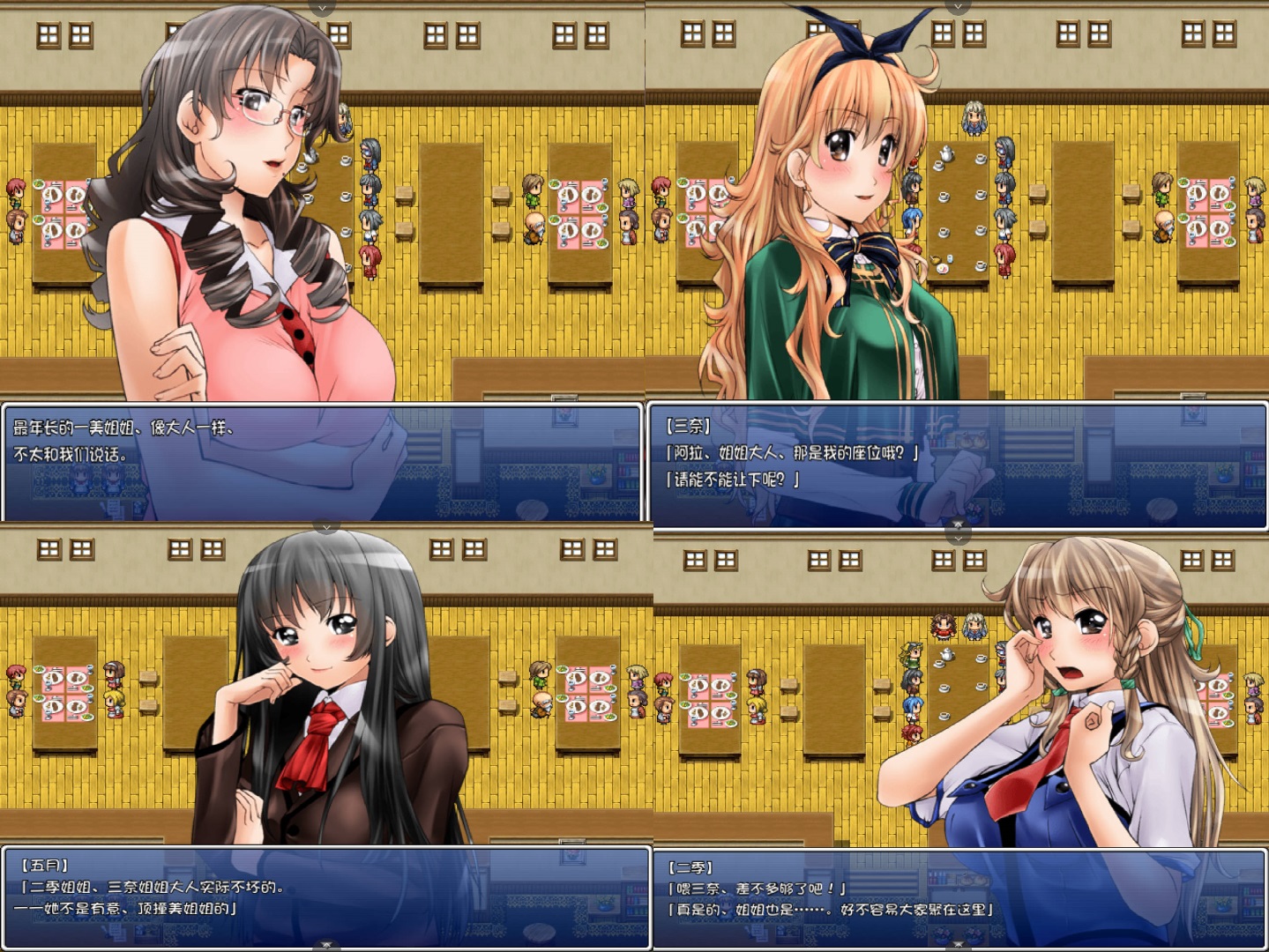The height and width of the screenshot is (952, 1269).
Task: Click the teapot on the dining table
Action: click(x=946, y=154)
